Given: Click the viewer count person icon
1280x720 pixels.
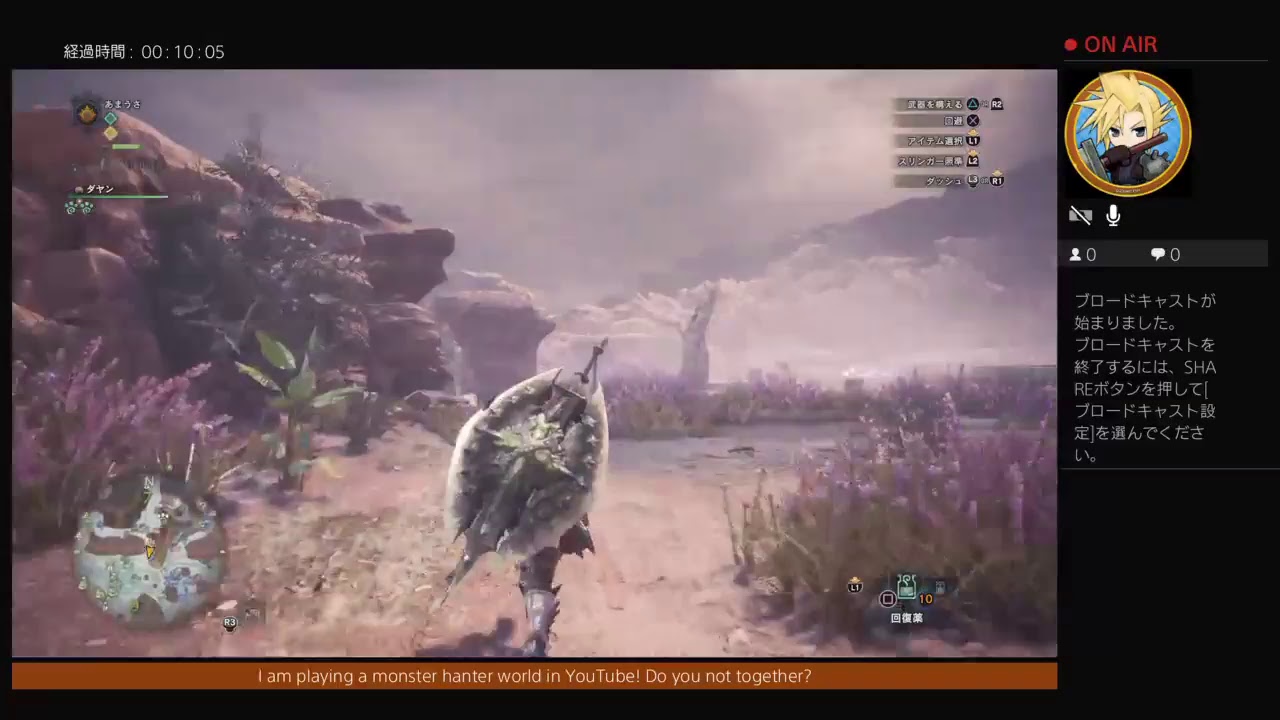Looking at the screenshot, I should pyautogui.click(x=1074, y=254).
